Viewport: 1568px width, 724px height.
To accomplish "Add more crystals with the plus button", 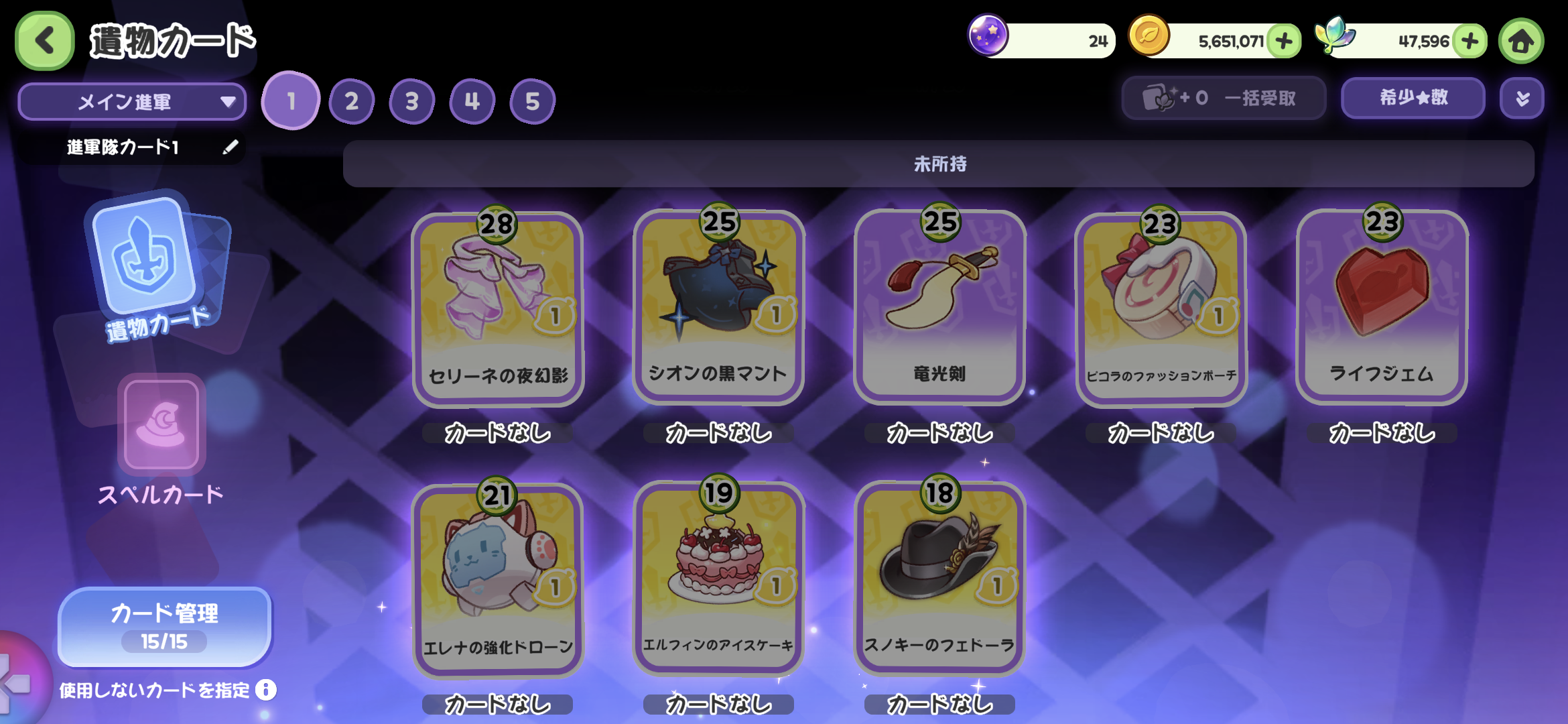I will (1470, 42).
